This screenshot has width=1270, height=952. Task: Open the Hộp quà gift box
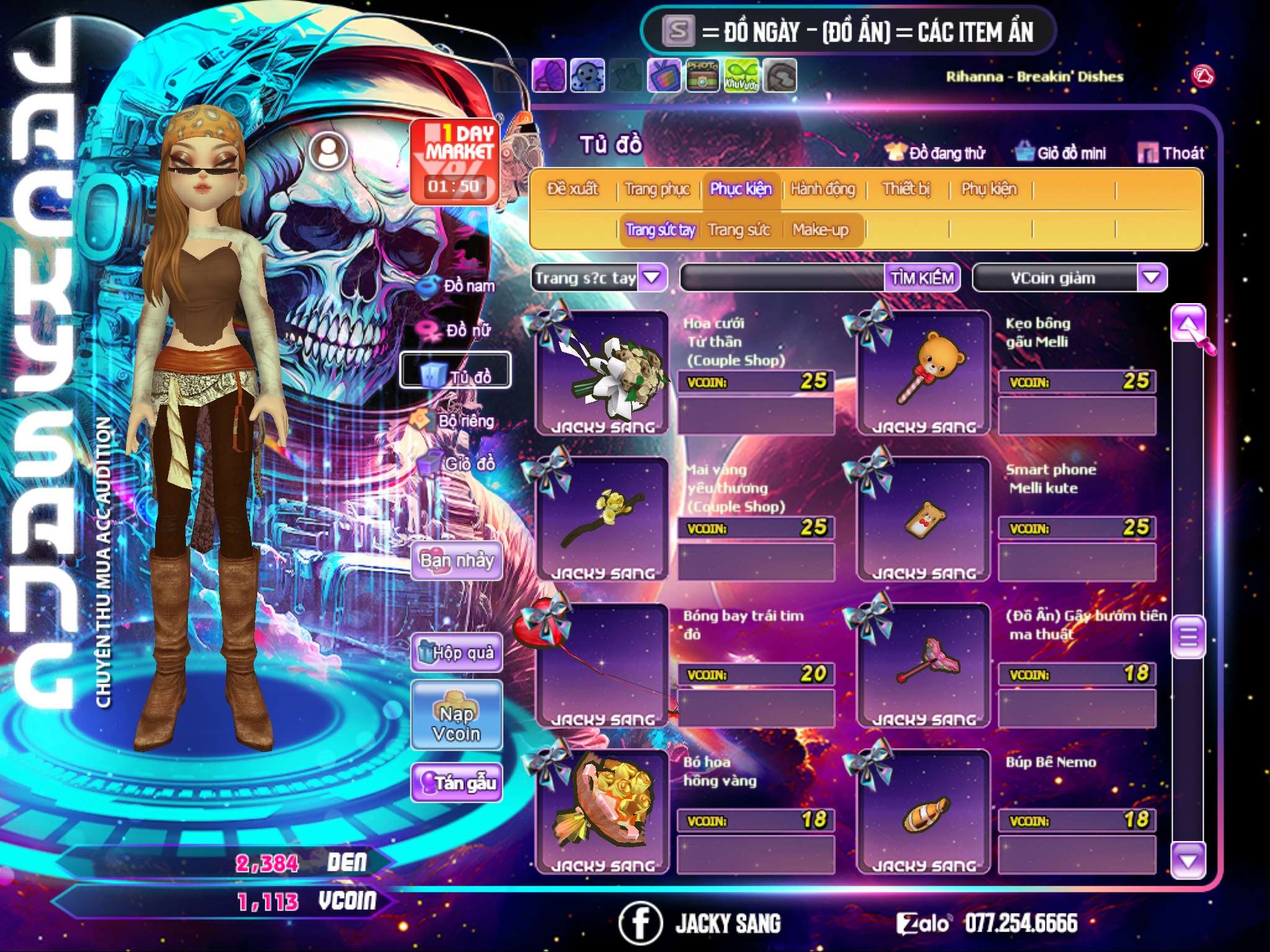point(457,653)
